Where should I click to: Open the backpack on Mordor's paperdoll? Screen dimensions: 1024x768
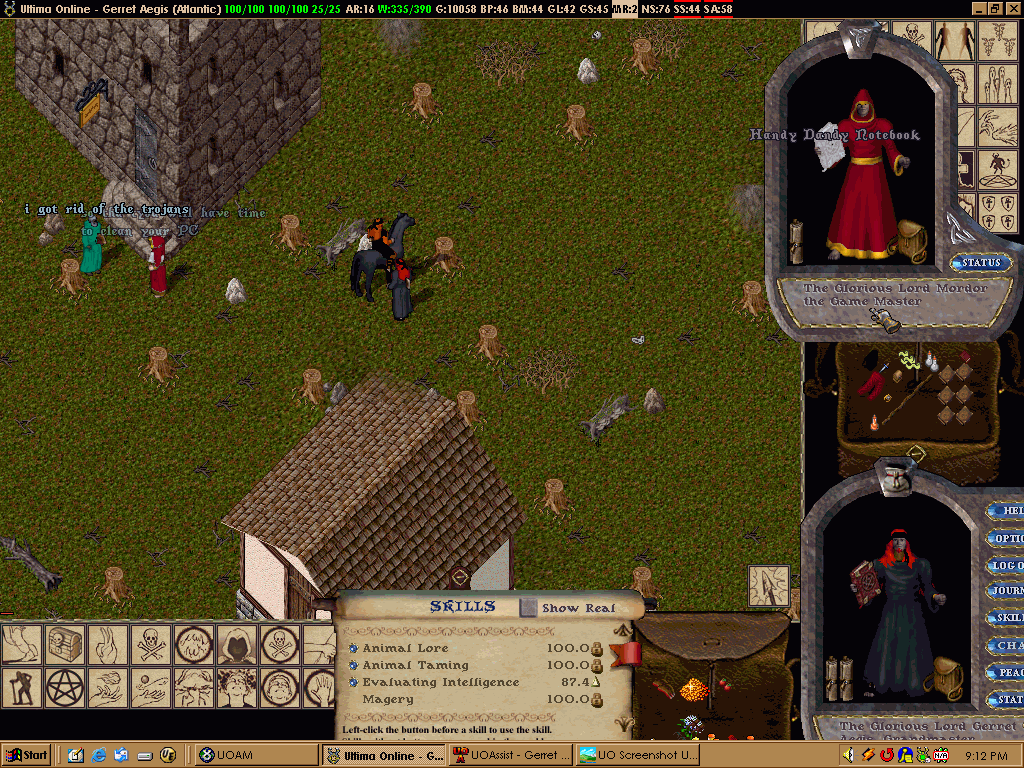[x=911, y=238]
